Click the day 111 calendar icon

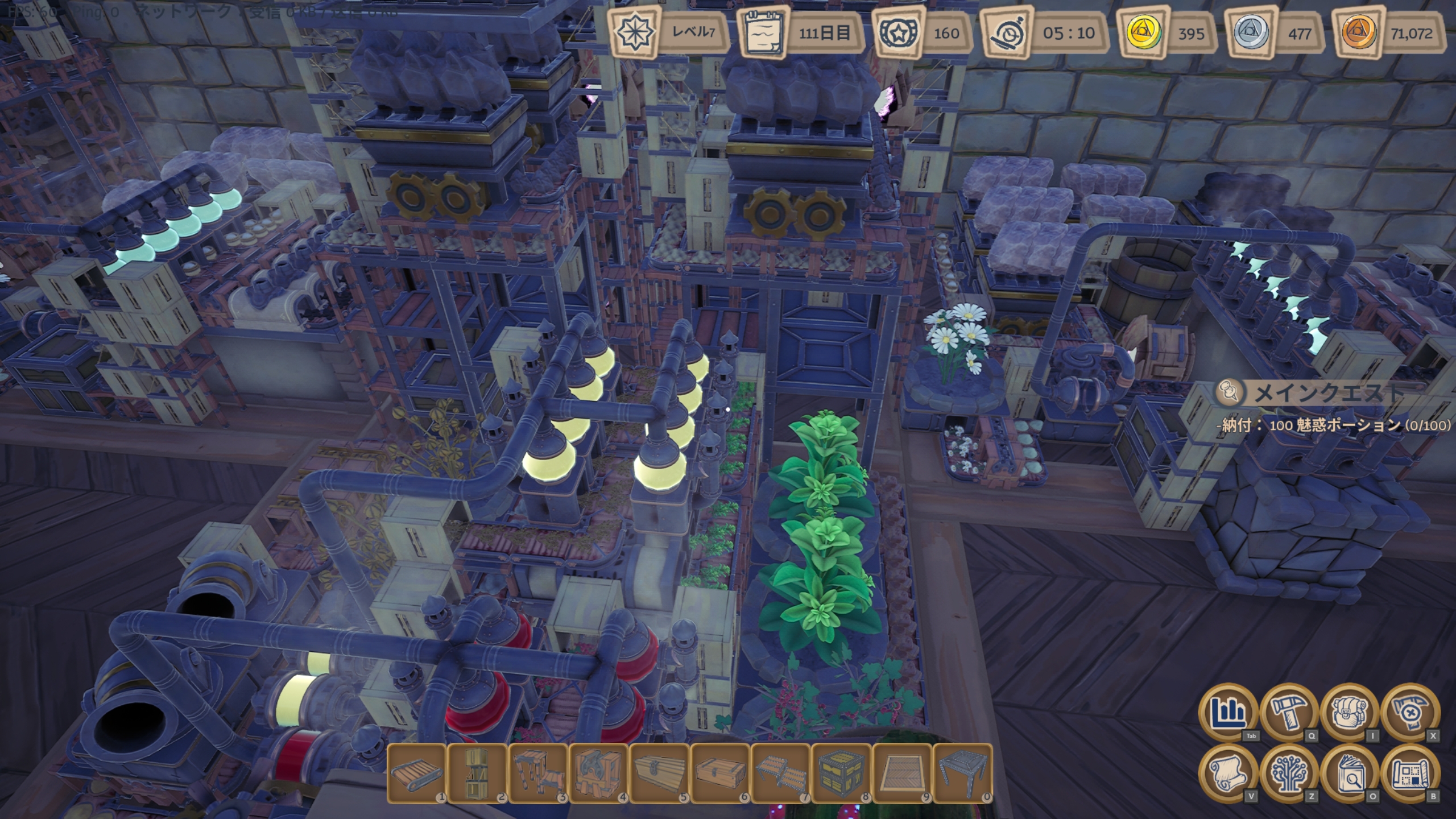pyautogui.click(x=763, y=33)
